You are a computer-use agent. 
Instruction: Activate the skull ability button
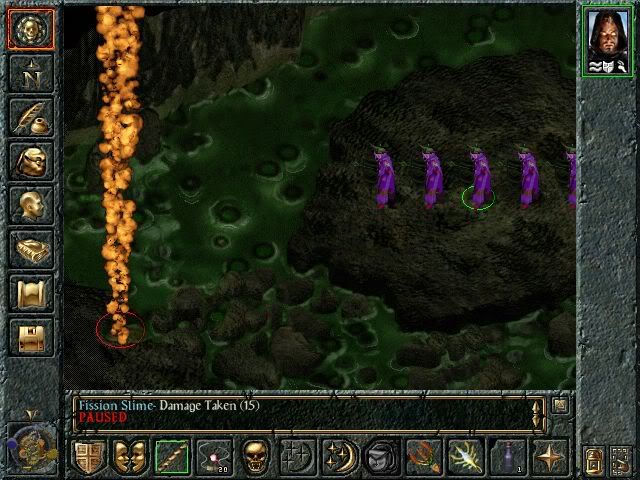pos(254,457)
